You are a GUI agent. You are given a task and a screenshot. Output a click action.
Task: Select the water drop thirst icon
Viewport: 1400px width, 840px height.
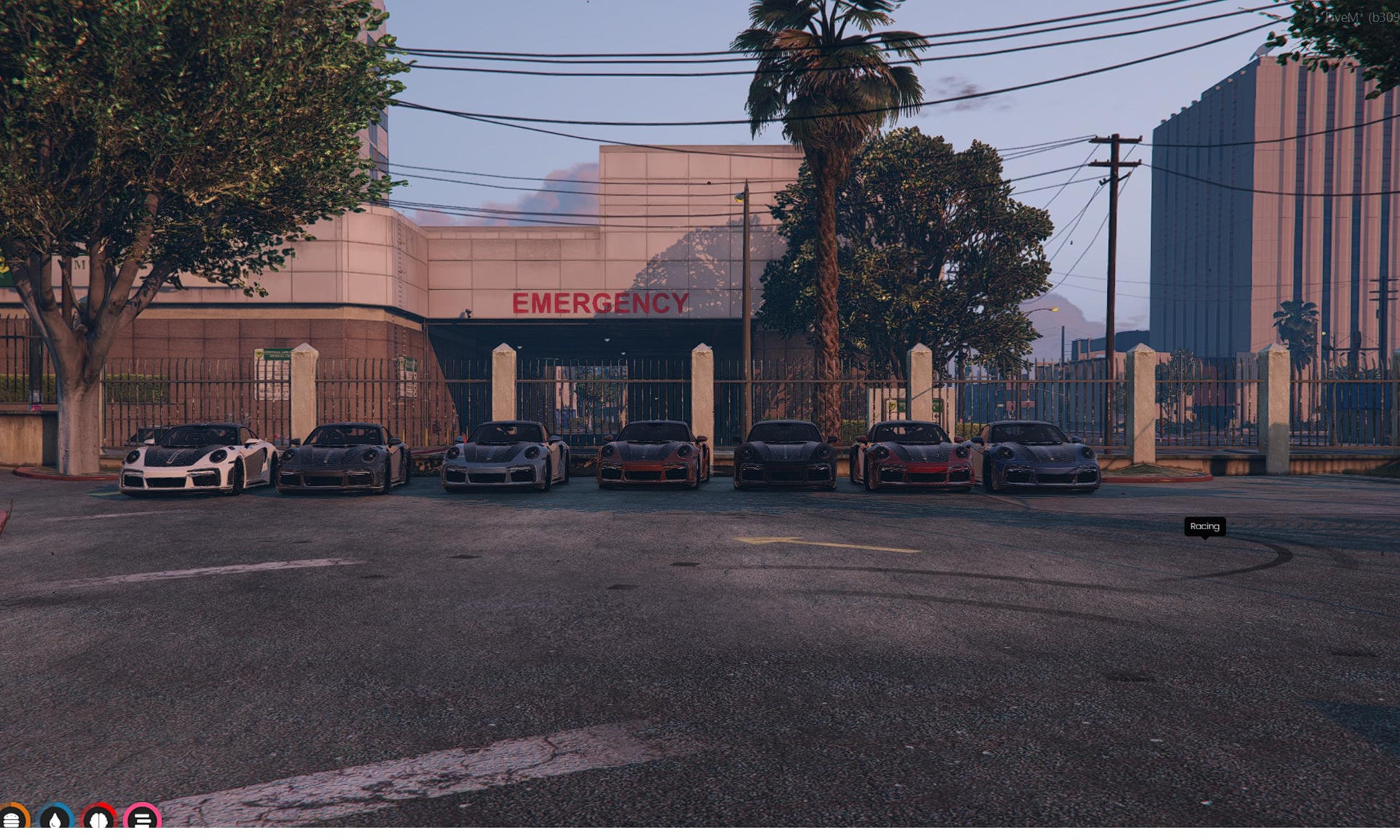(55, 820)
